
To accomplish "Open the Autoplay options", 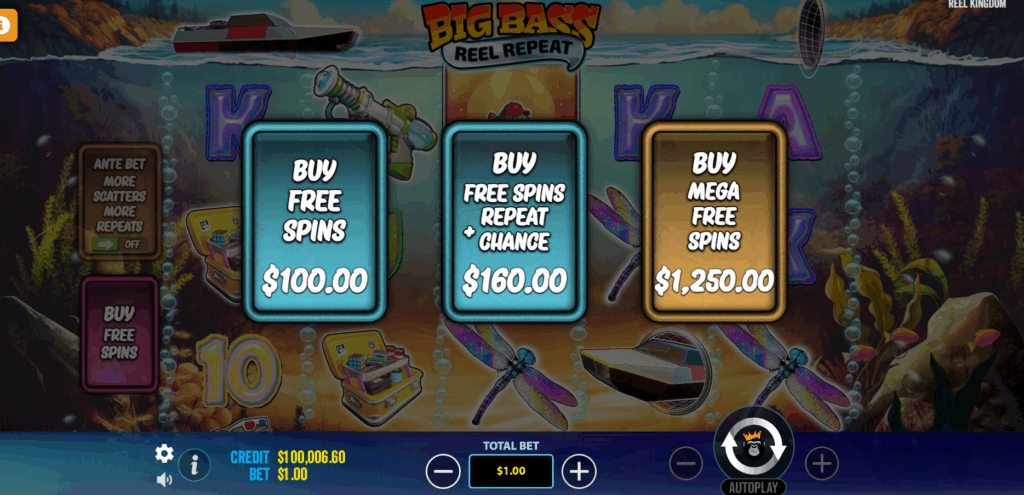I will click(x=753, y=487).
